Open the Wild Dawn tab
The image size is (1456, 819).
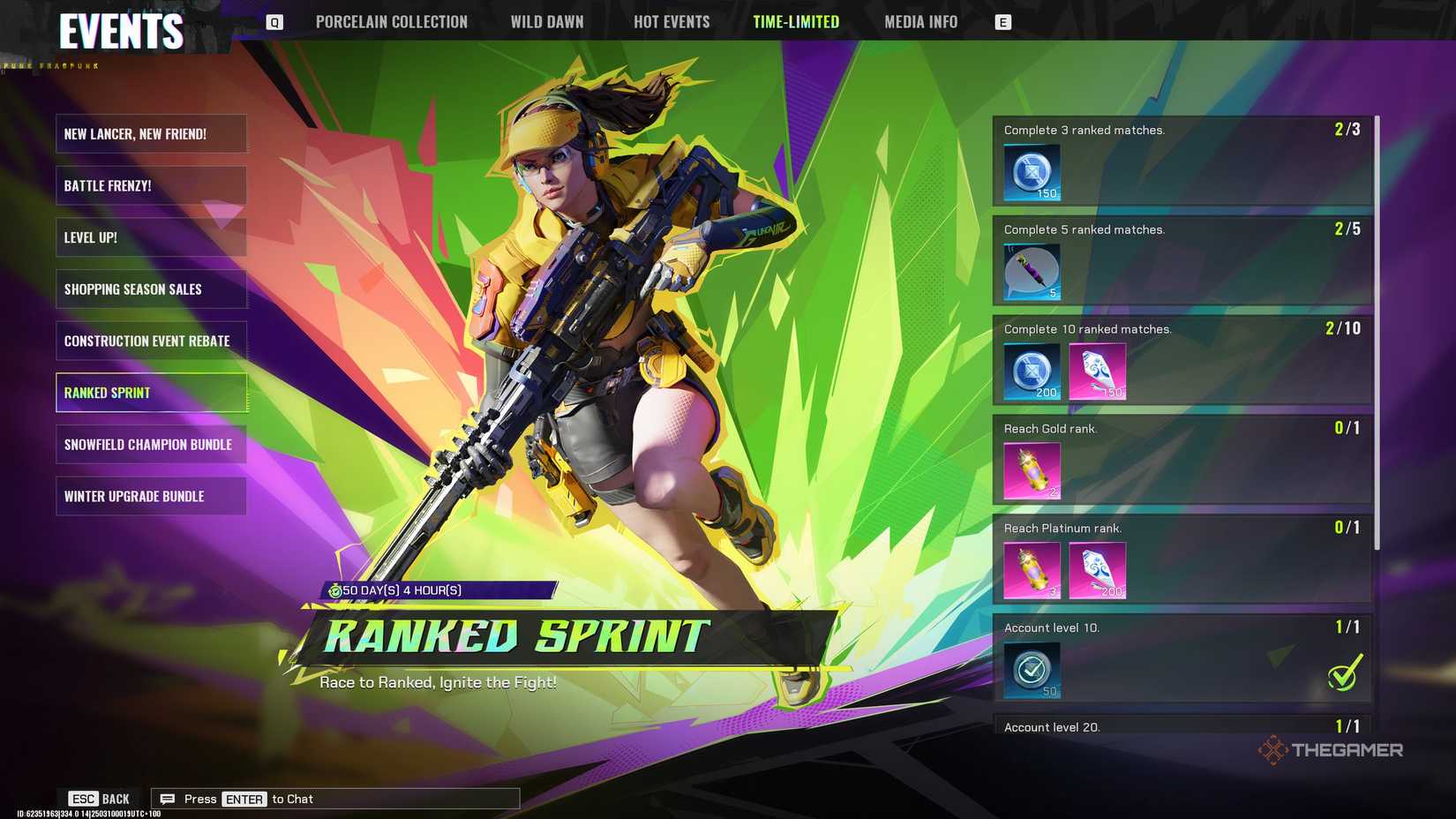[547, 21]
